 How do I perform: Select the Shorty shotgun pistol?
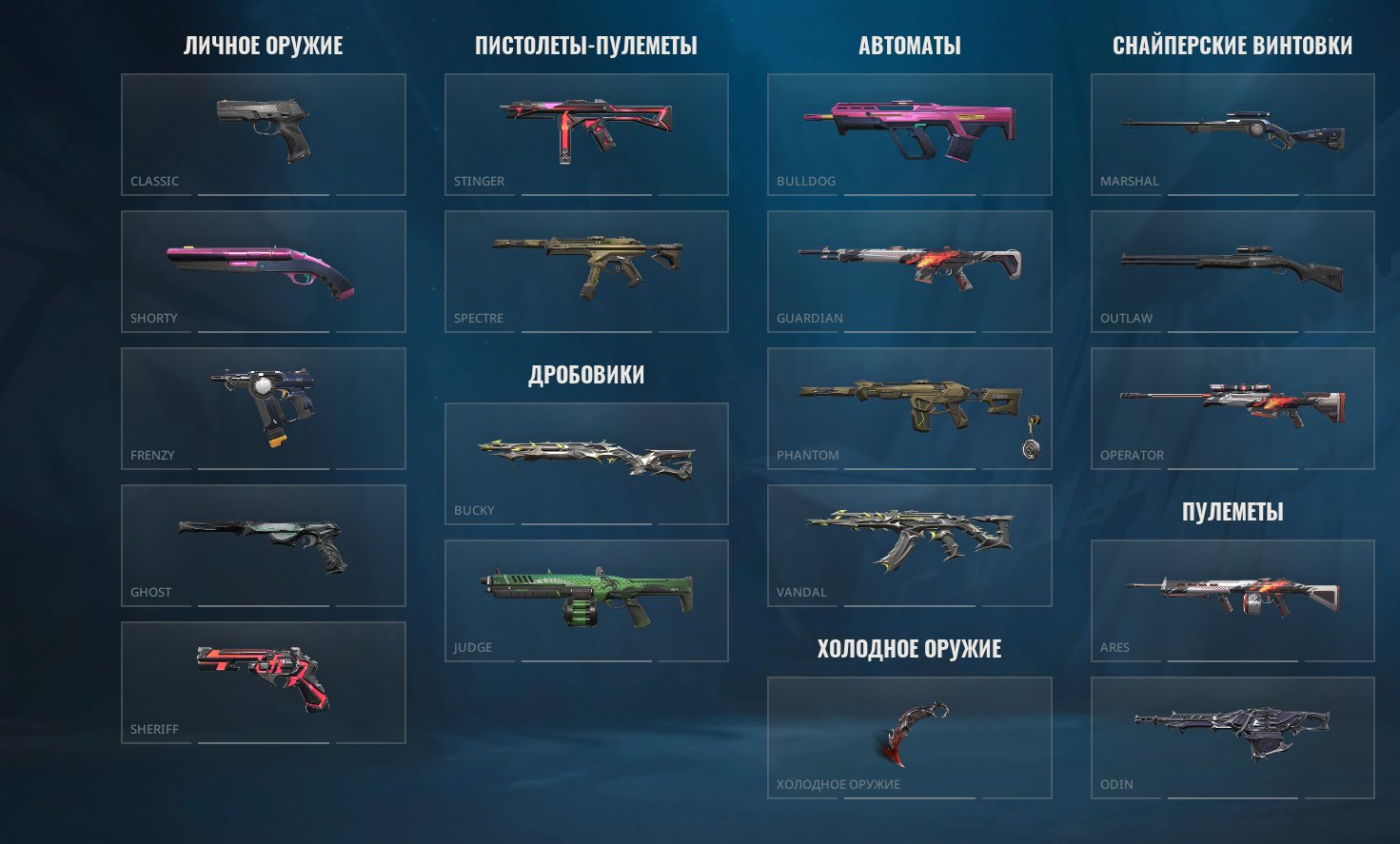263,271
